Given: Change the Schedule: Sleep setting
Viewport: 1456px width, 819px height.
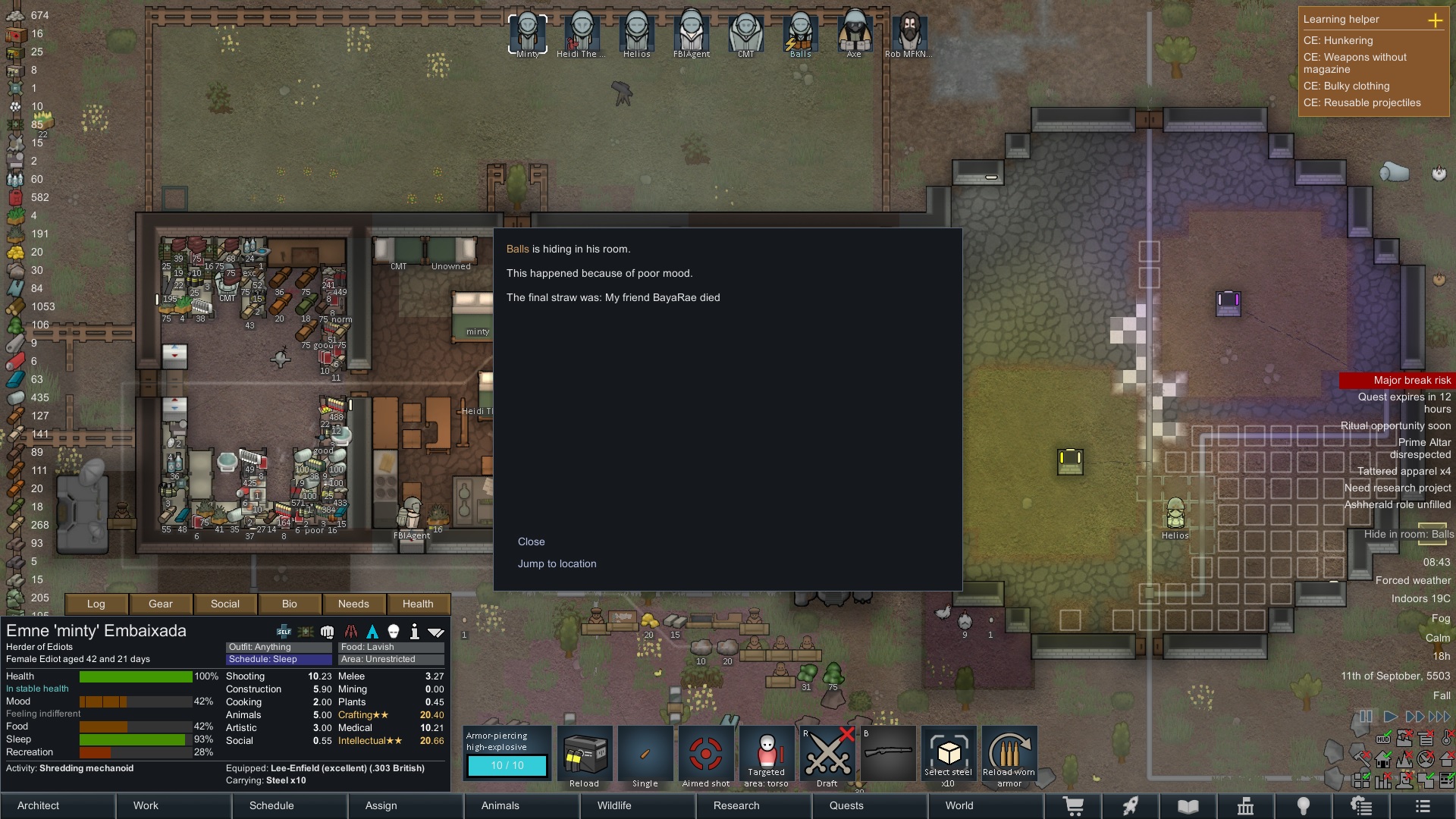Looking at the screenshot, I should point(278,659).
